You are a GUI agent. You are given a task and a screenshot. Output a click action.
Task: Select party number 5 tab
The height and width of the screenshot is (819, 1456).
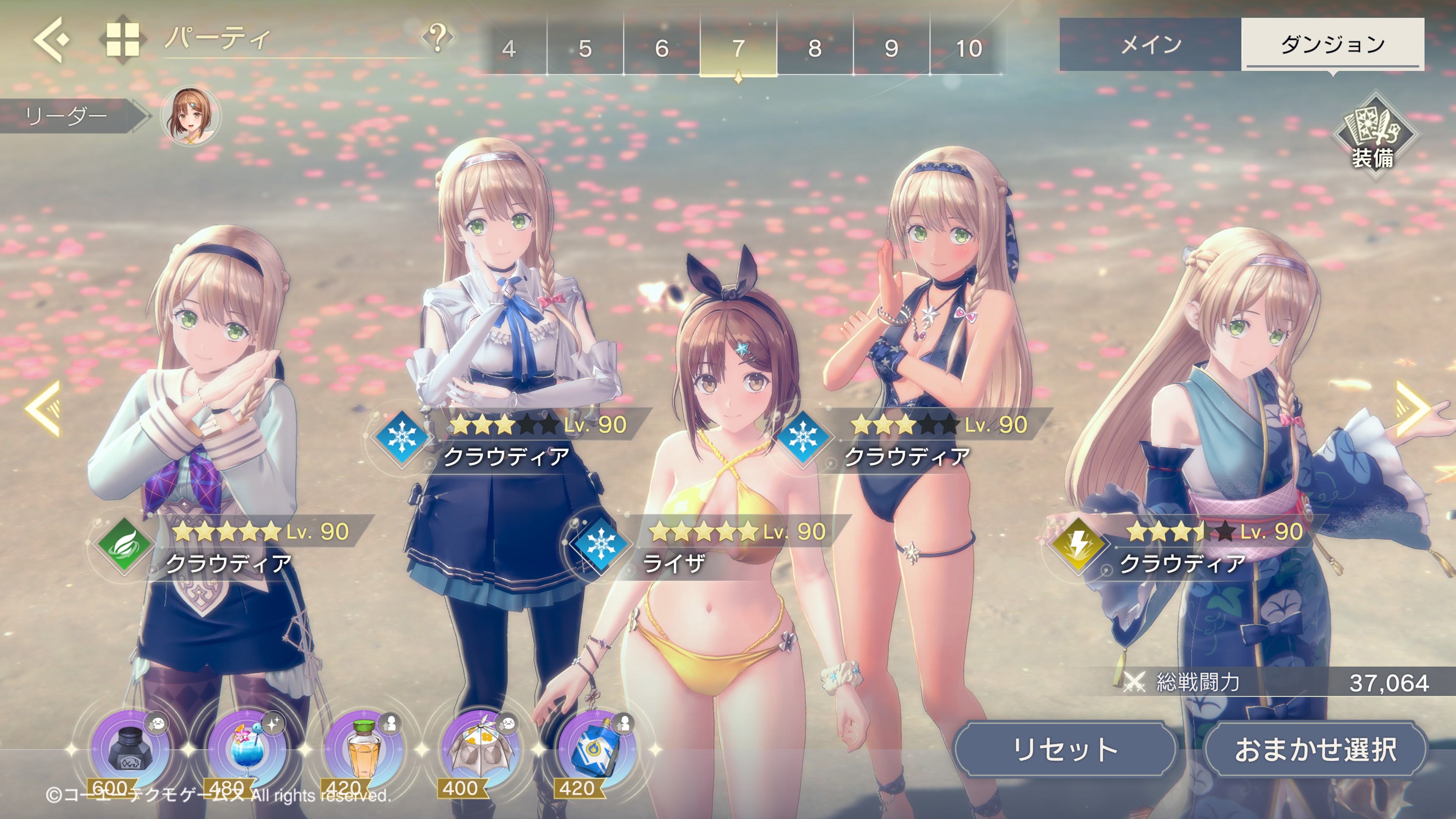pos(585,48)
